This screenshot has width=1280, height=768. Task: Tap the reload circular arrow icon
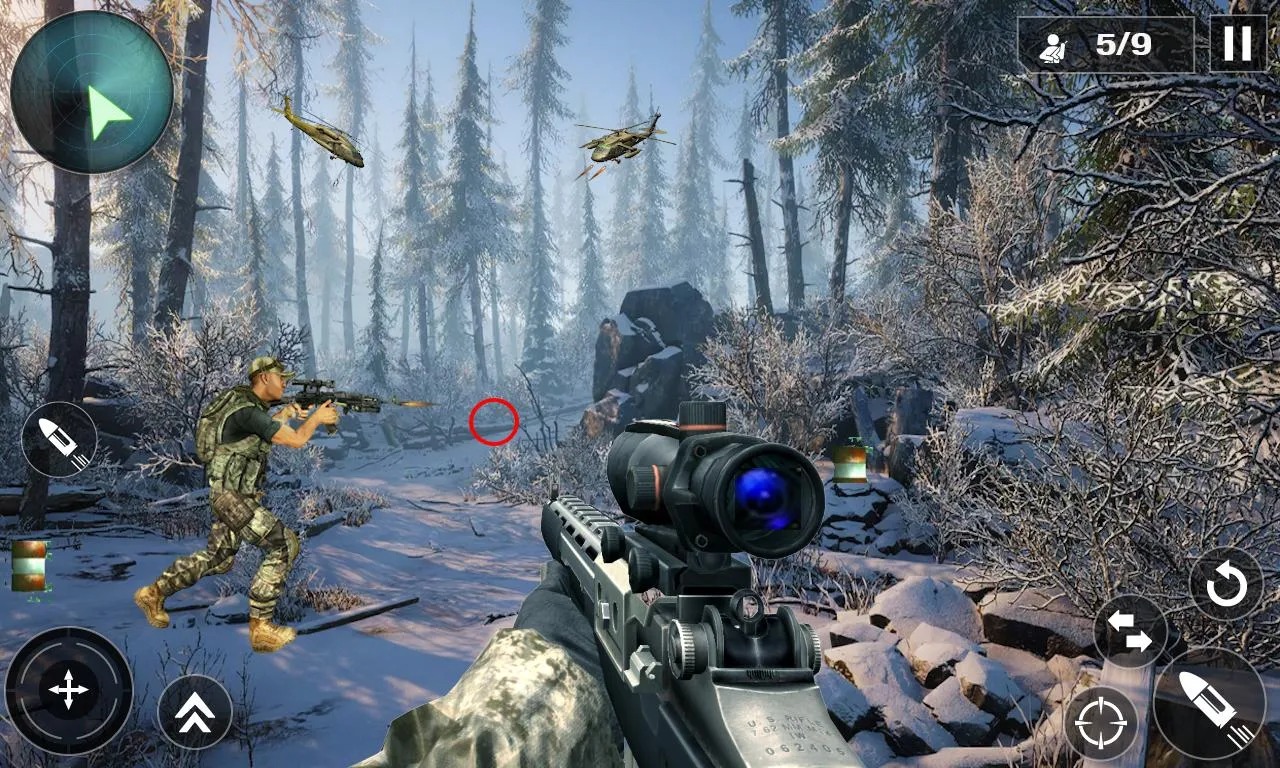(1225, 585)
